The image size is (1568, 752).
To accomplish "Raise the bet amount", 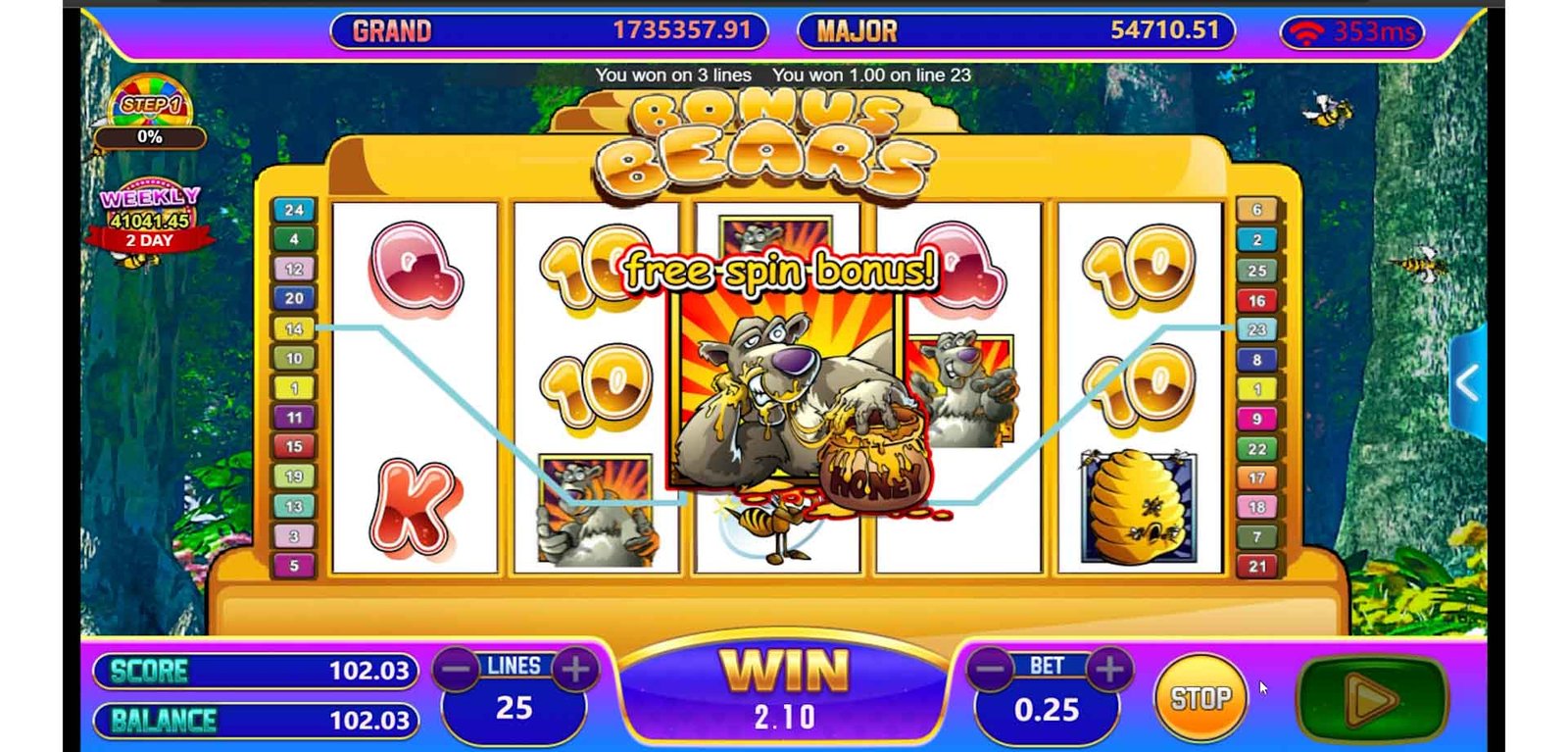I will 1109,671.
